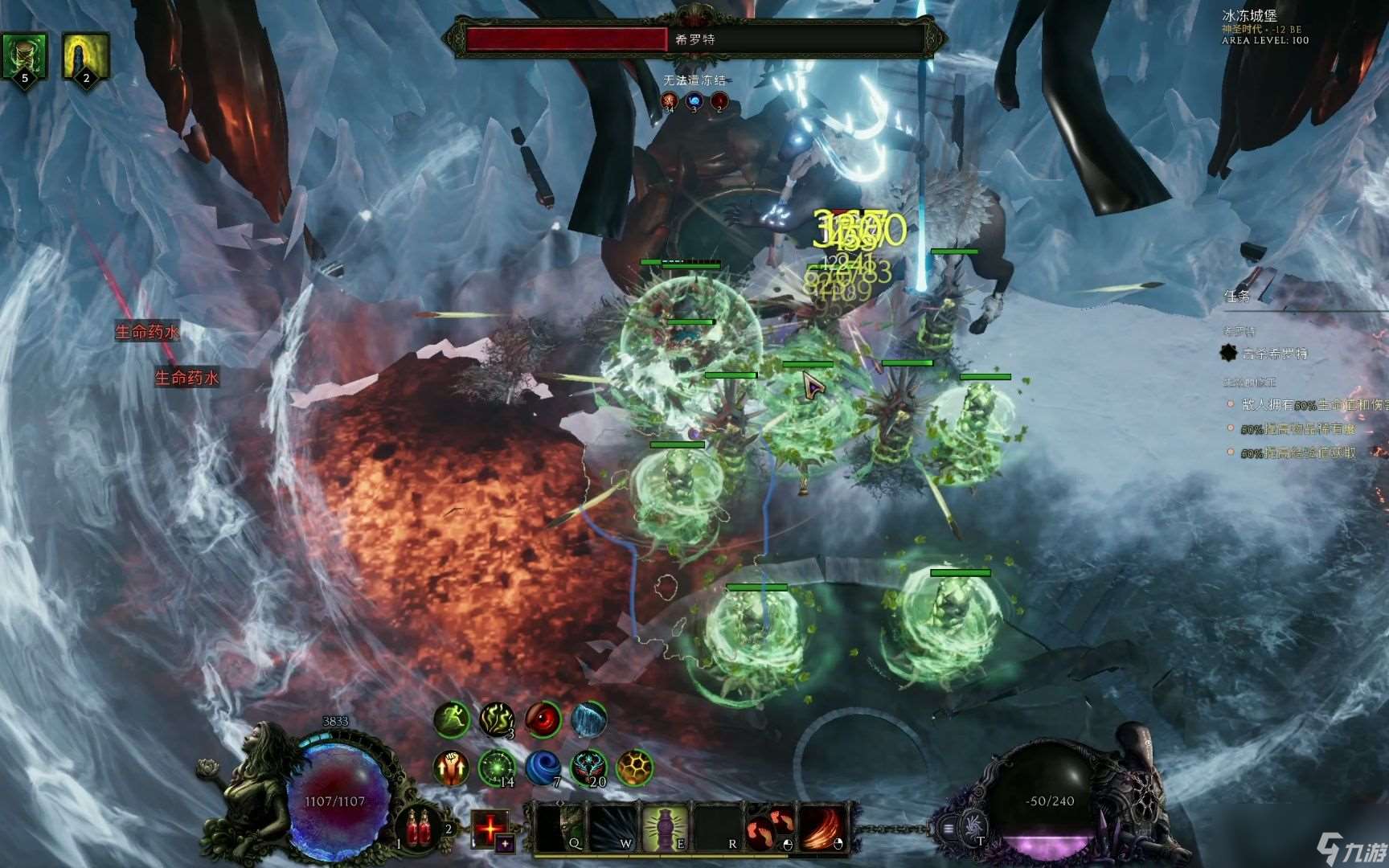Screen dimensions: 1389x868
Task: Select the yellow-green minion portrait
Action: [x=85, y=56]
